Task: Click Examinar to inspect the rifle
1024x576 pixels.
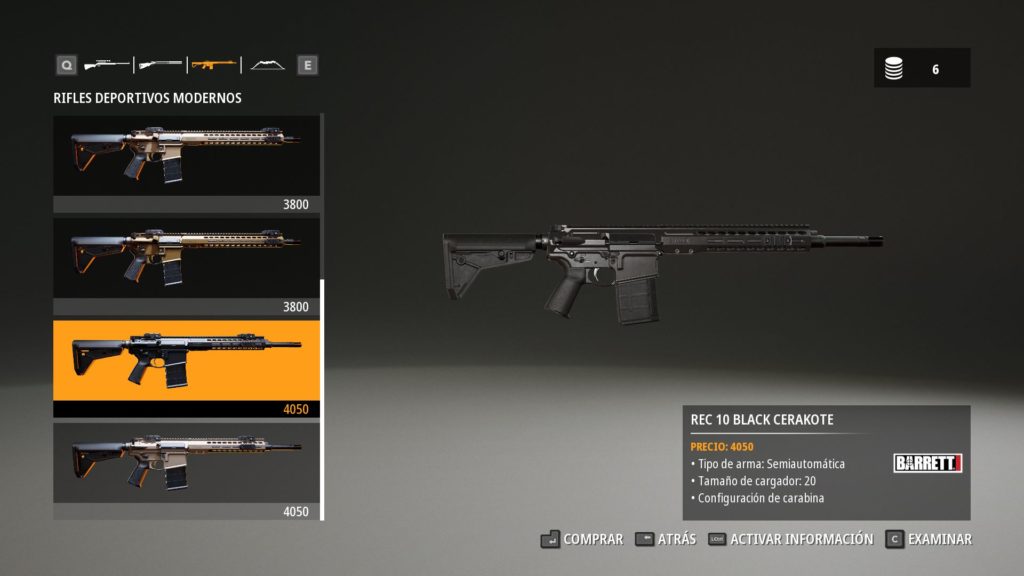Action: pos(928,539)
